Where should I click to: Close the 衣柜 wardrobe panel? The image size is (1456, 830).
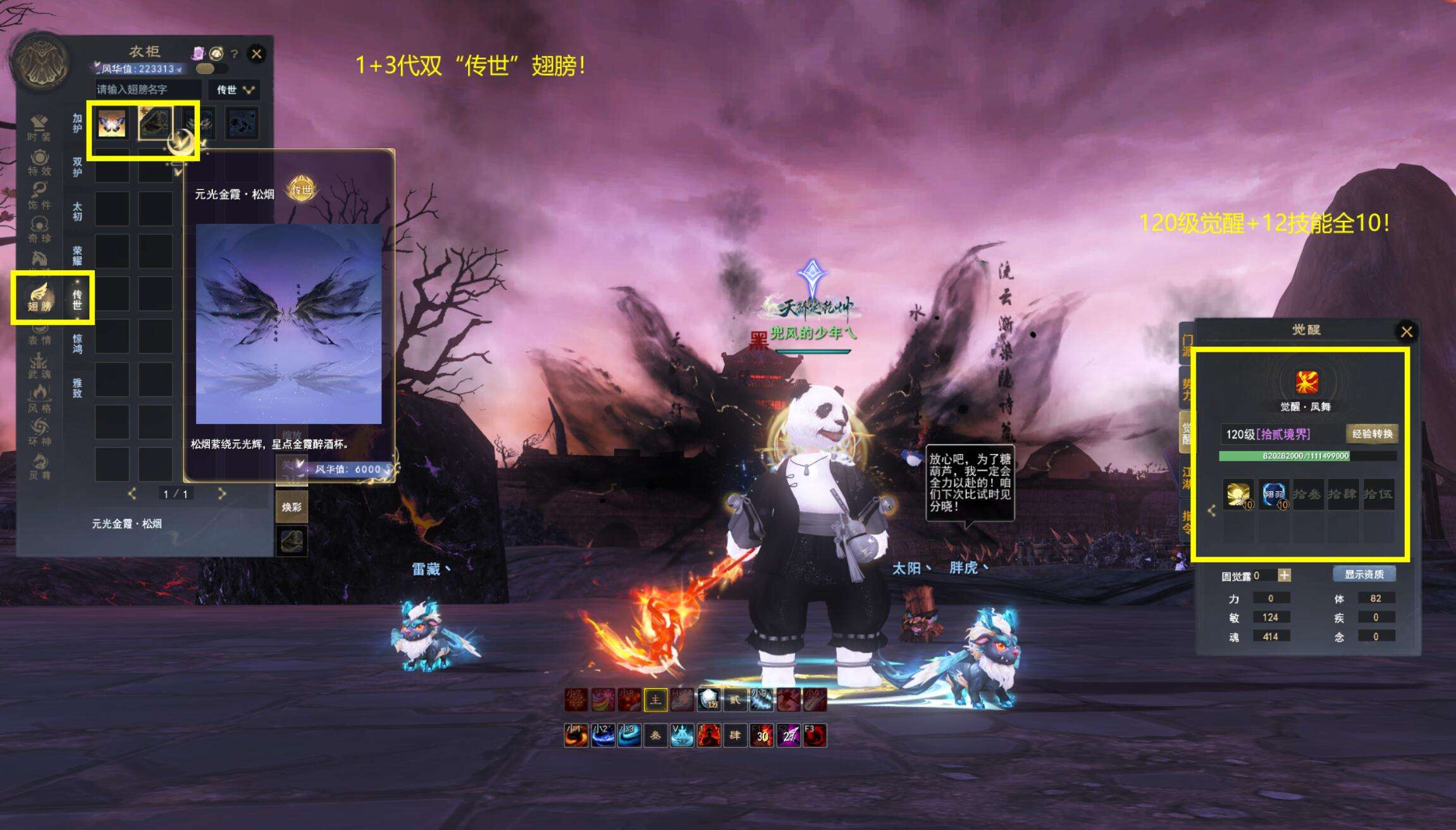(256, 54)
